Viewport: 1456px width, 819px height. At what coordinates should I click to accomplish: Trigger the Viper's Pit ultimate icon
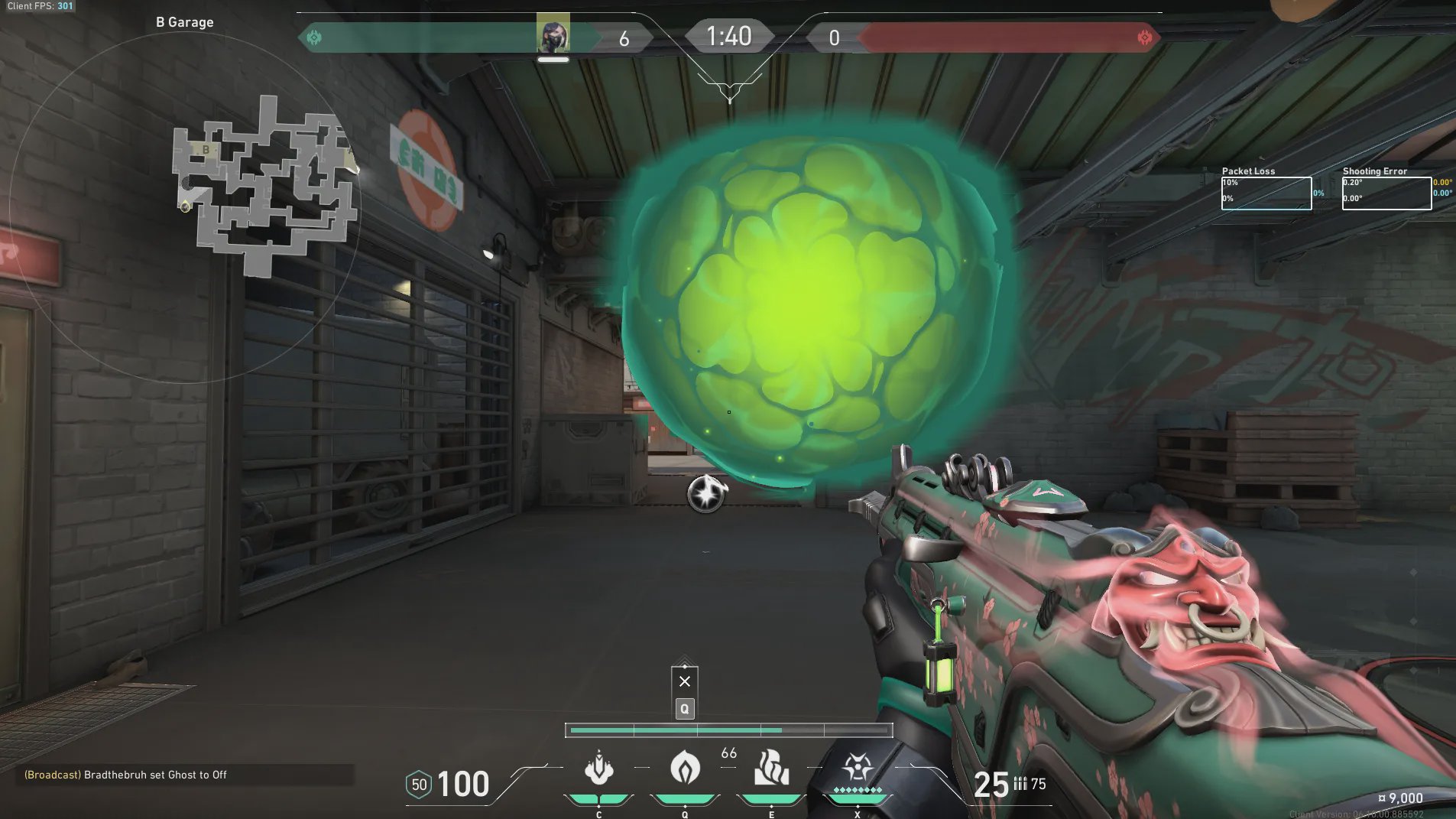[857, 767]
